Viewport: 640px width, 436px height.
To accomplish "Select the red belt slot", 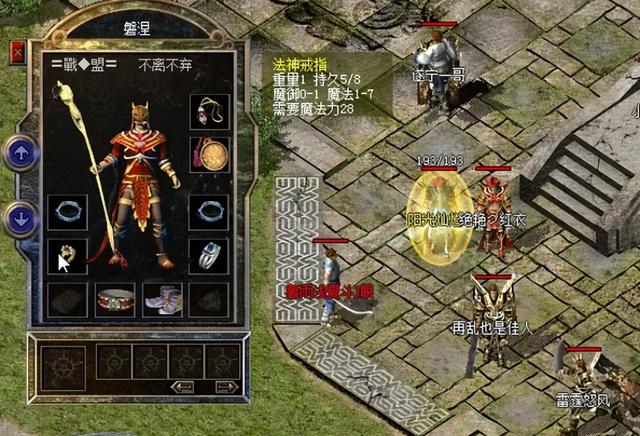I will click(114, 297).
